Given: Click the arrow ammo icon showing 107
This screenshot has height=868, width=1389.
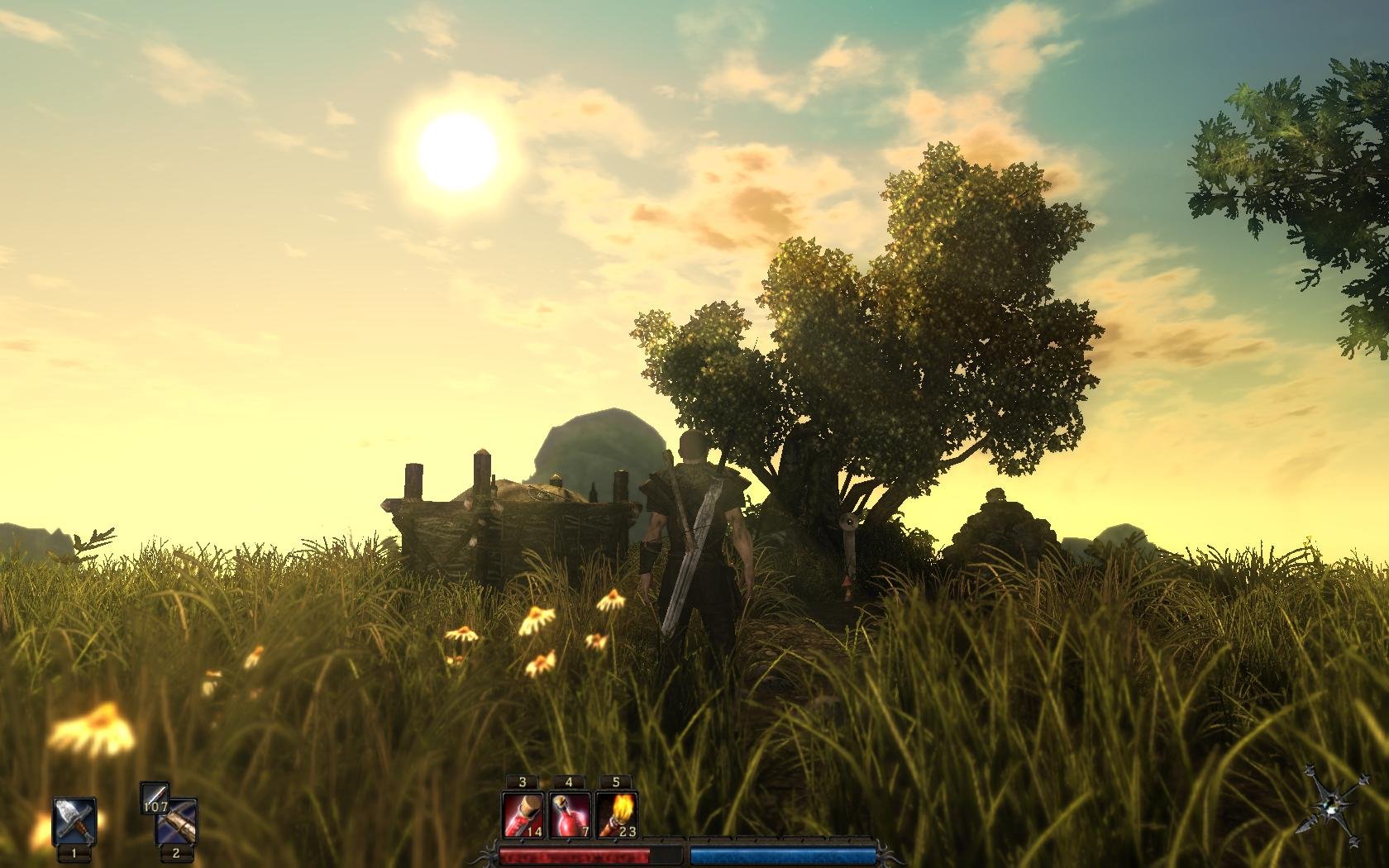Looking at the screenshot, I should [x=154, y=797].
